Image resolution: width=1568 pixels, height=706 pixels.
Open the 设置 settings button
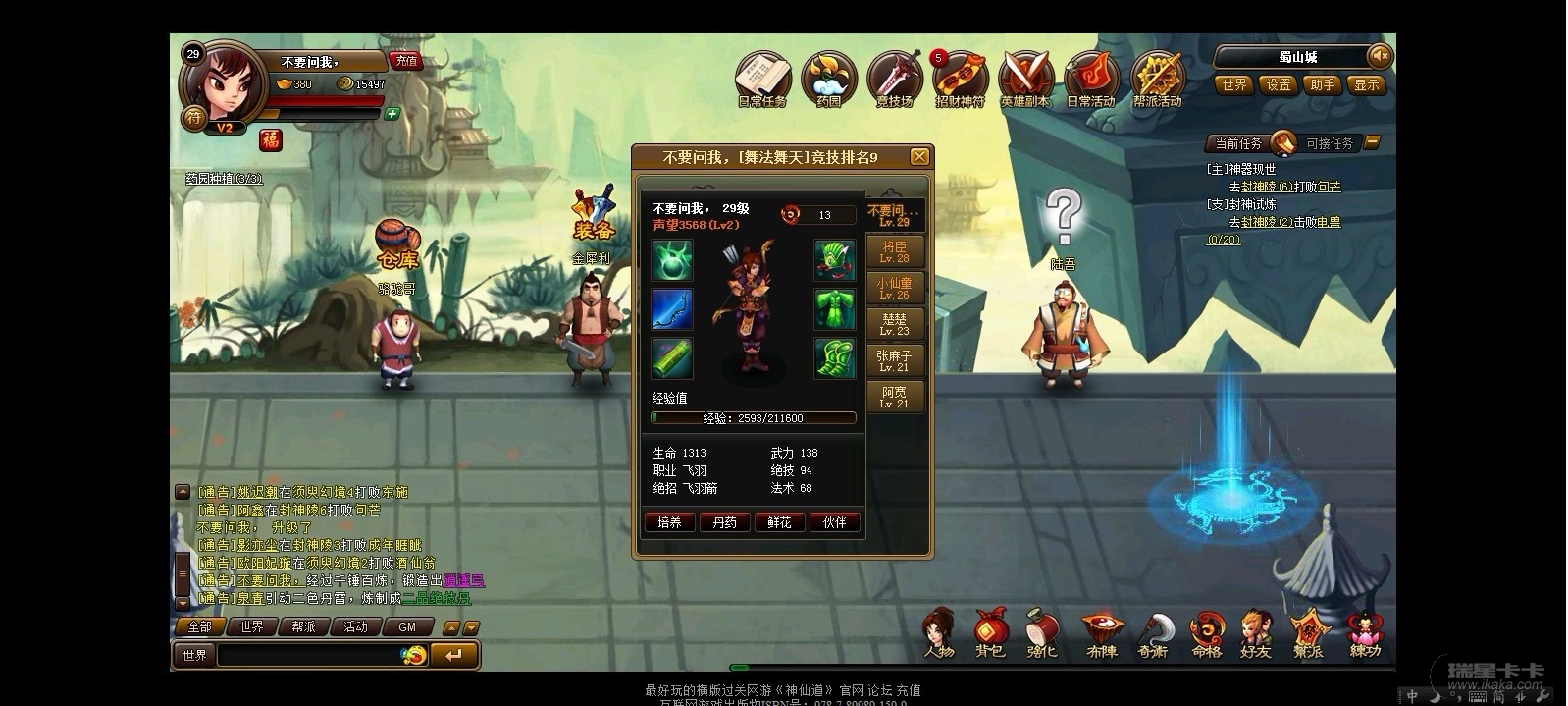(x=1279, y=85)
